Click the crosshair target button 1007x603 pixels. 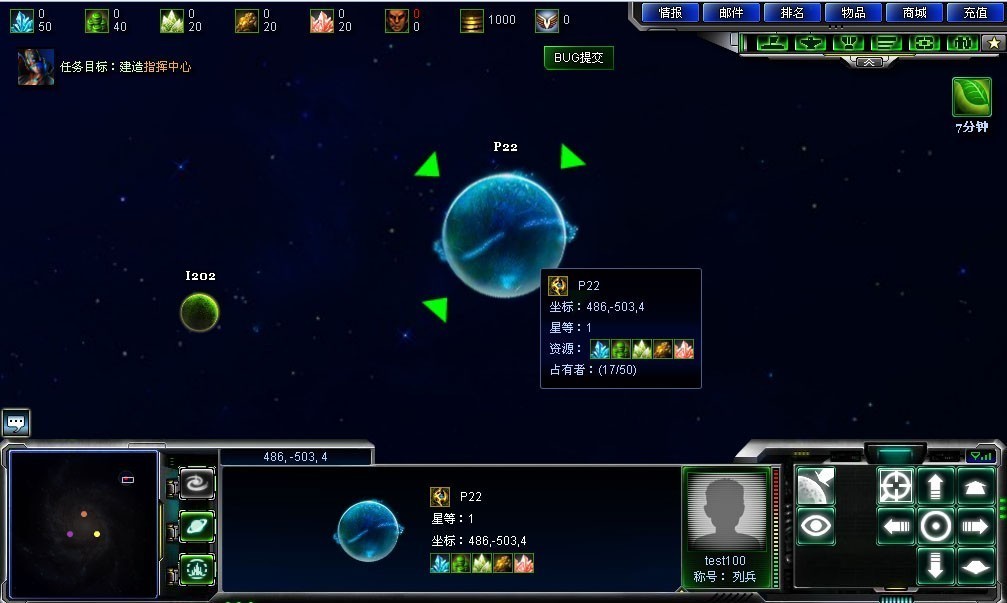896,486
